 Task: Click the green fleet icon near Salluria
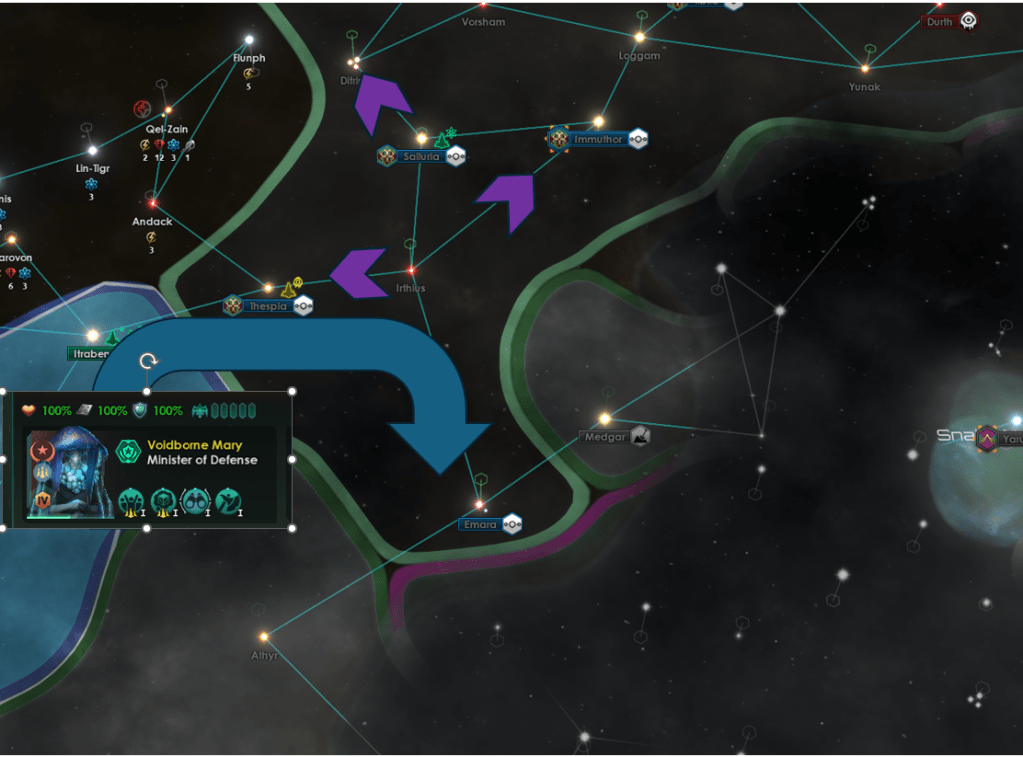pyautogui.click(x=440, y=139)
